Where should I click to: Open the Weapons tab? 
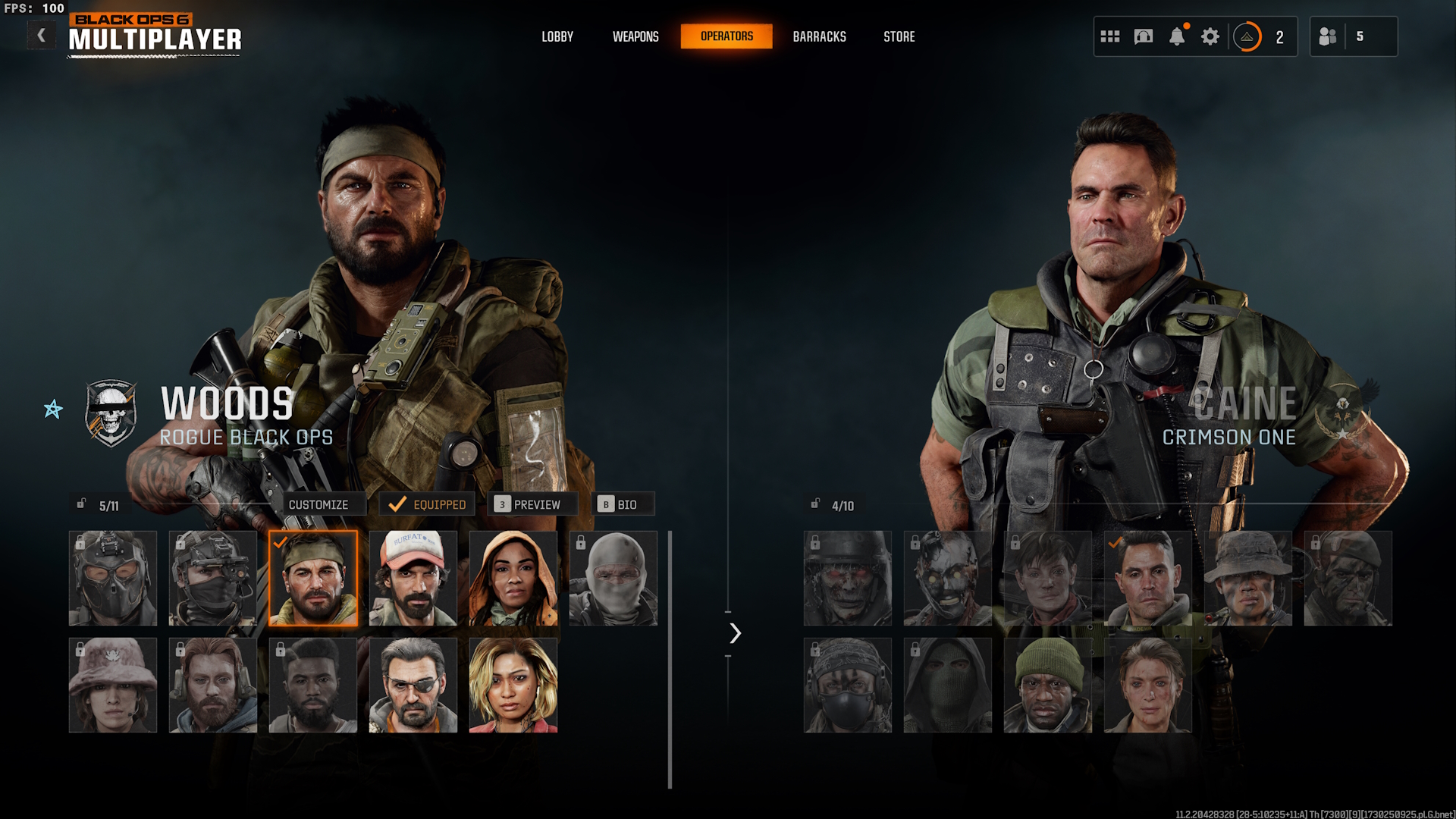(x=635, y=36)
